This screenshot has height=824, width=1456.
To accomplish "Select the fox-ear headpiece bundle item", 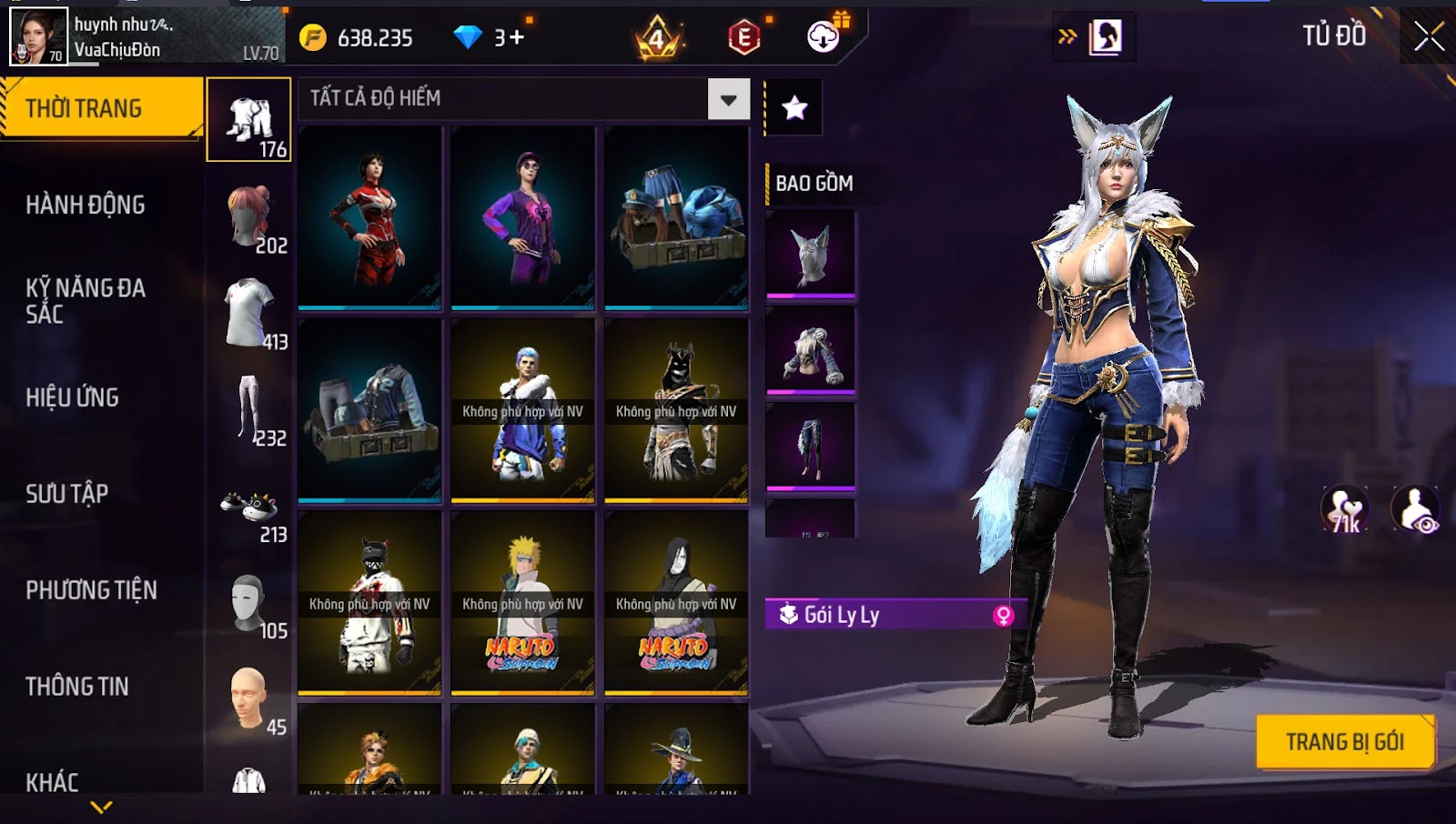I will [811, 254].
